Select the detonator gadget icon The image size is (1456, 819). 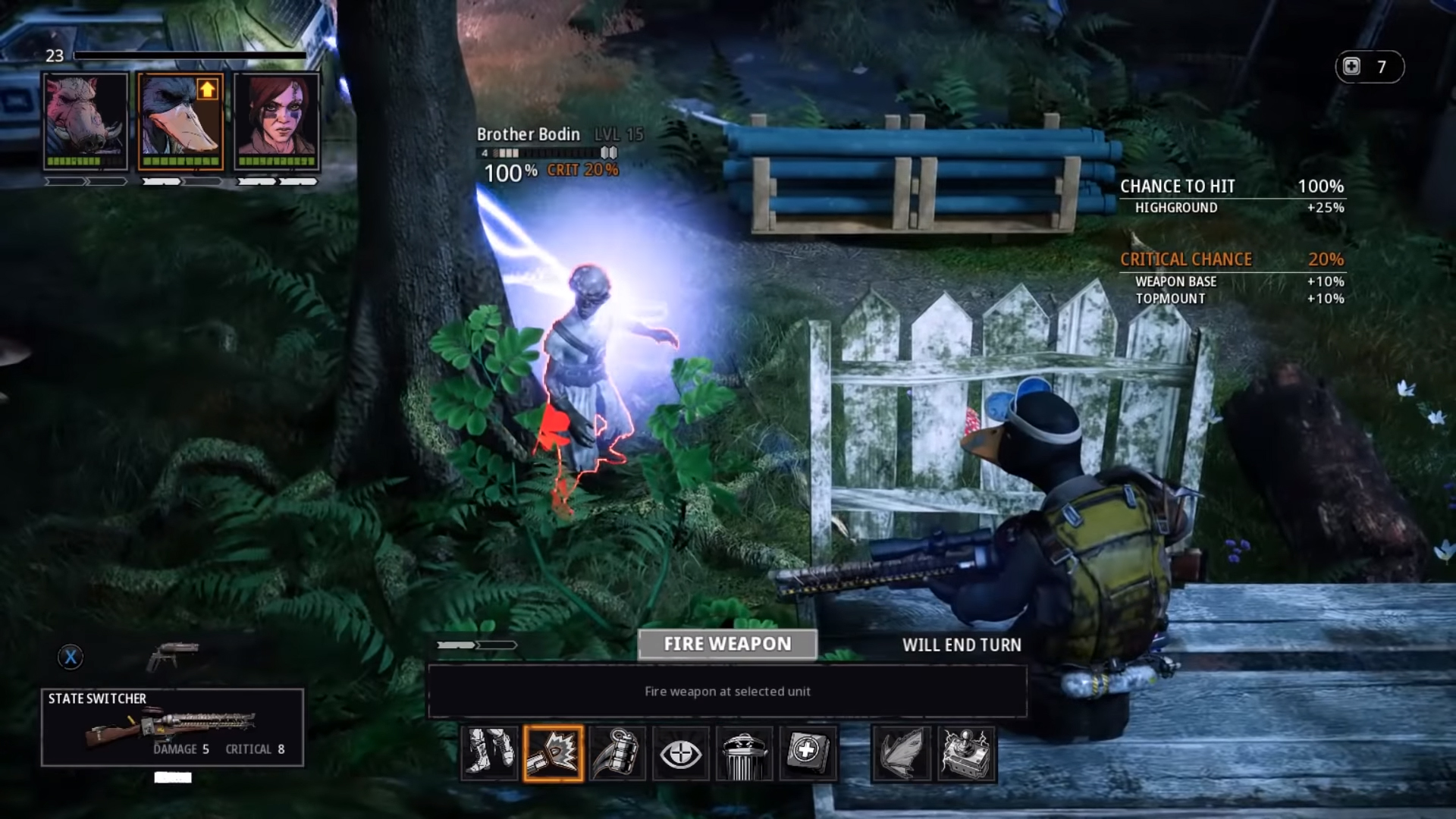click(964, 754)
